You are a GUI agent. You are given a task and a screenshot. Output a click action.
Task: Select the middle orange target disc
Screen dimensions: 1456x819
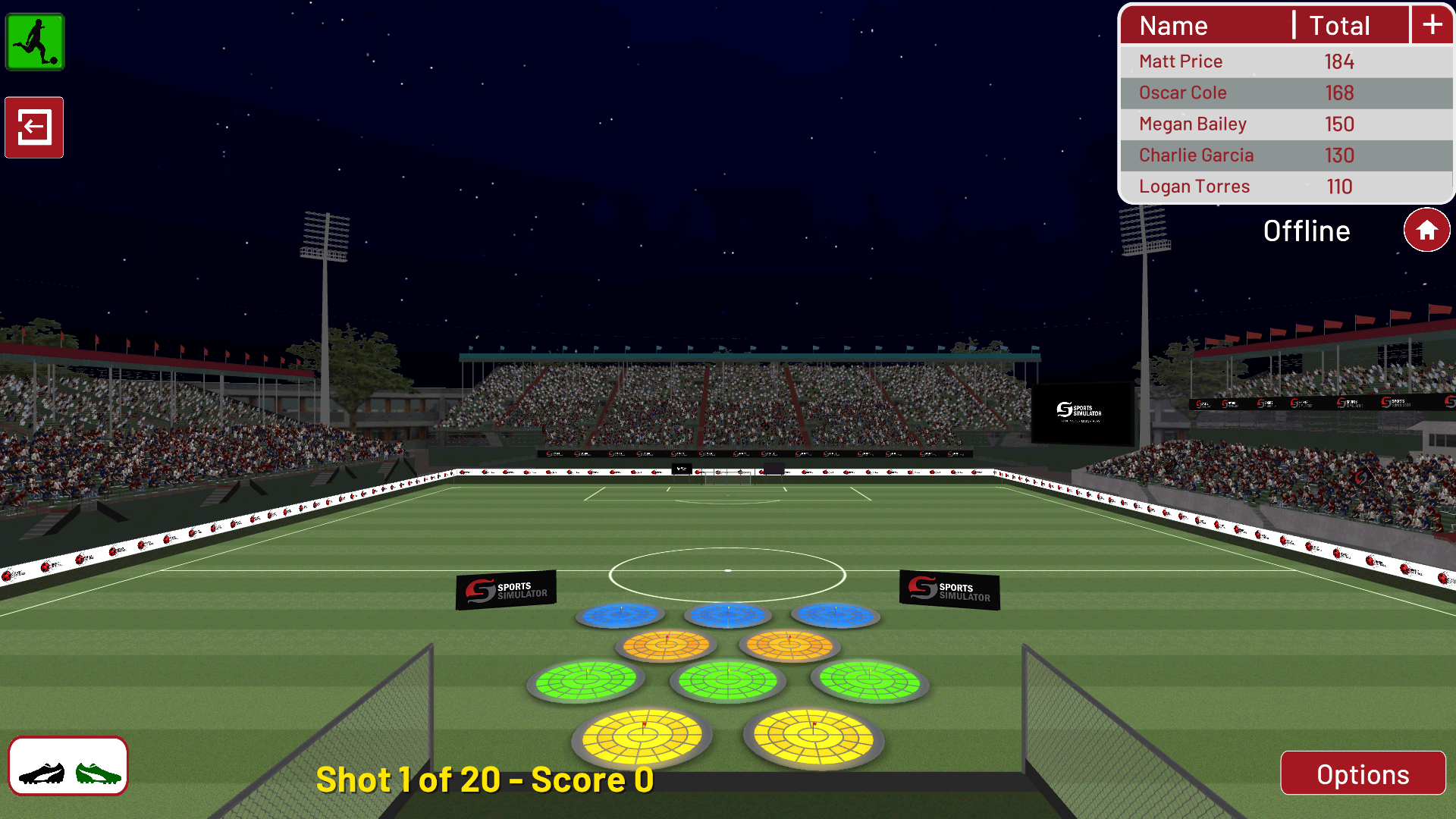[666, 645]
